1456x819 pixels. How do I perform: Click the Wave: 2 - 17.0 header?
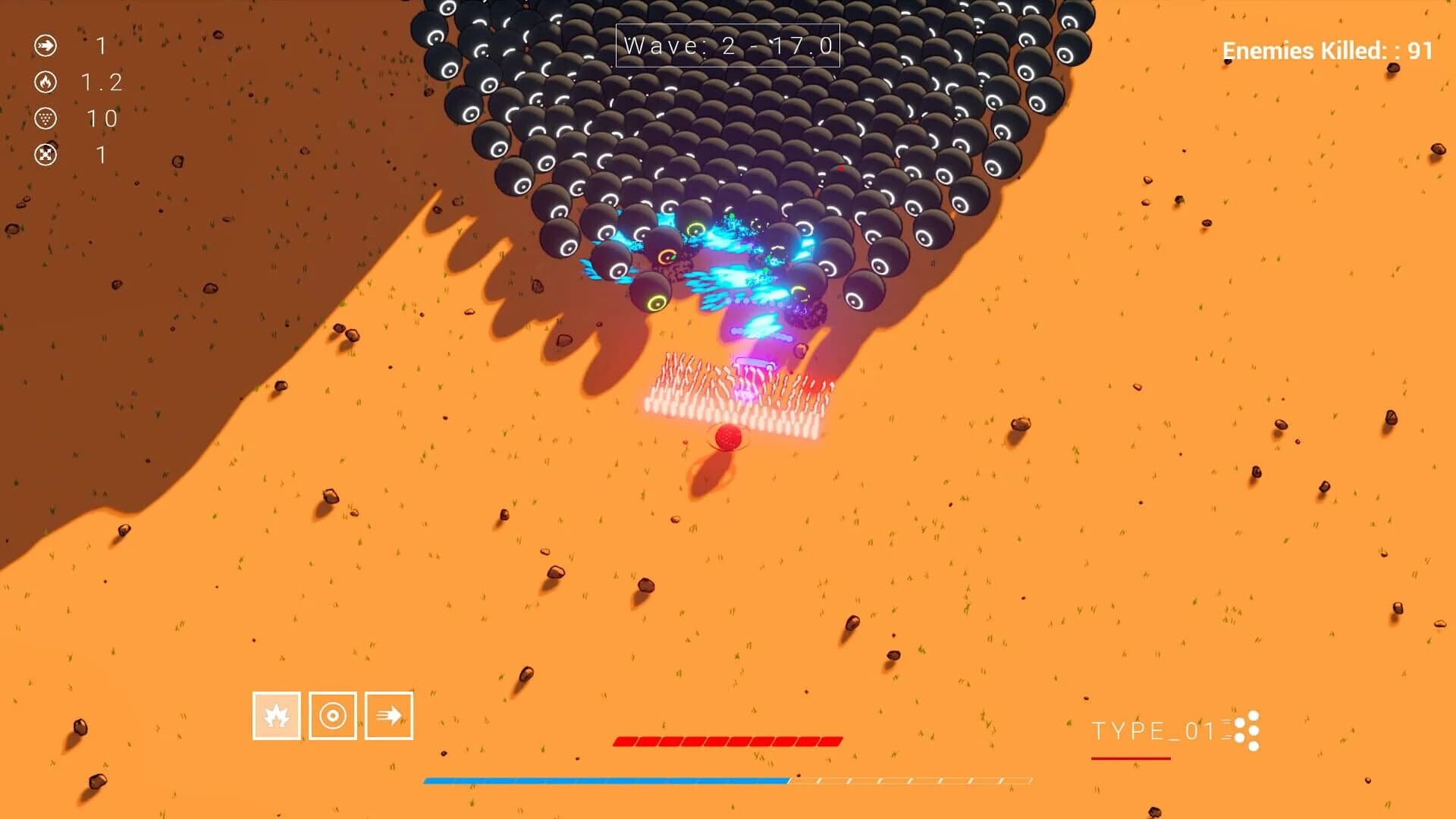pyautogui.click(x=726, y=45)
